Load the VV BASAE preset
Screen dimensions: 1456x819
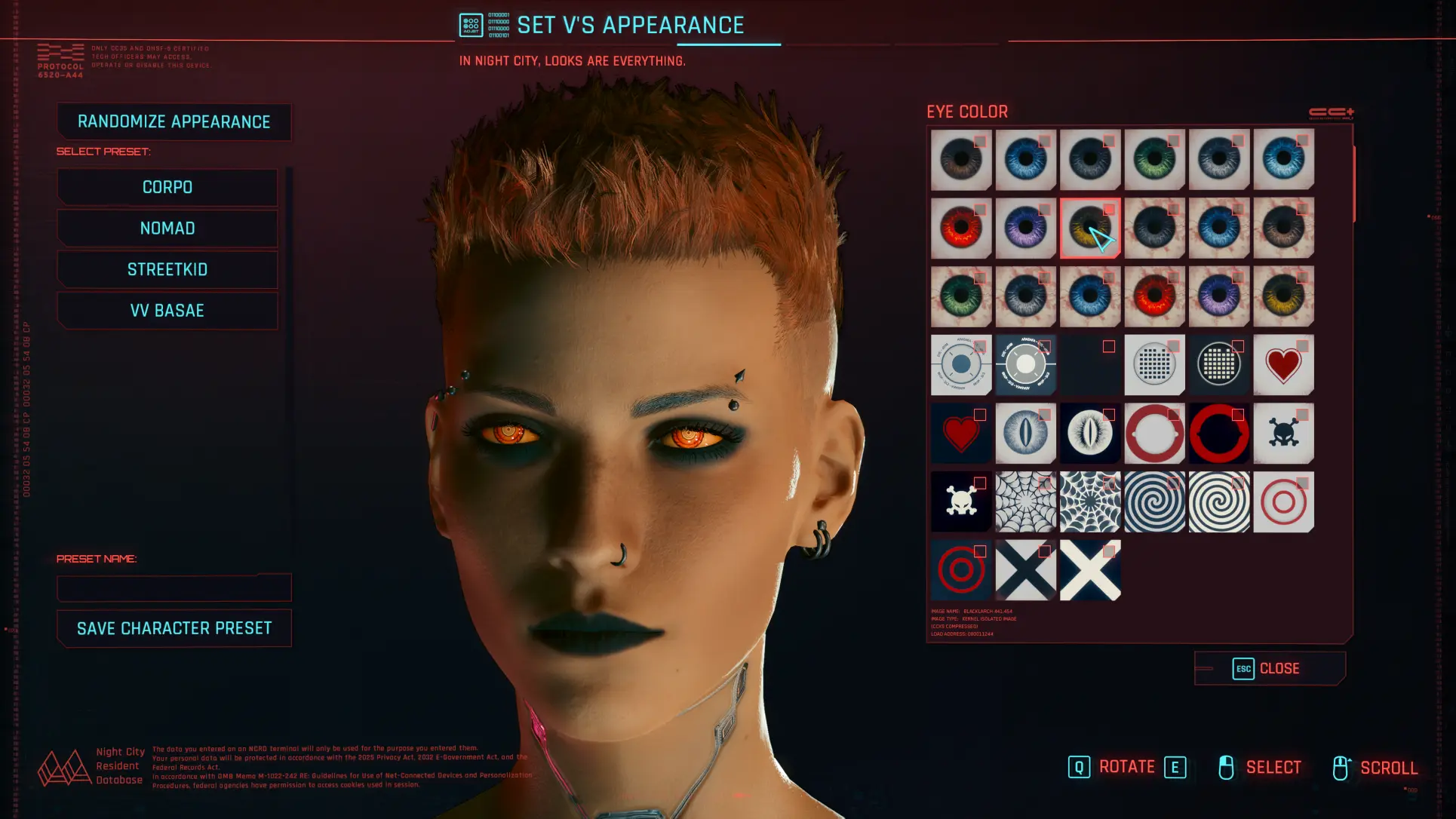(x=167, y=311)
